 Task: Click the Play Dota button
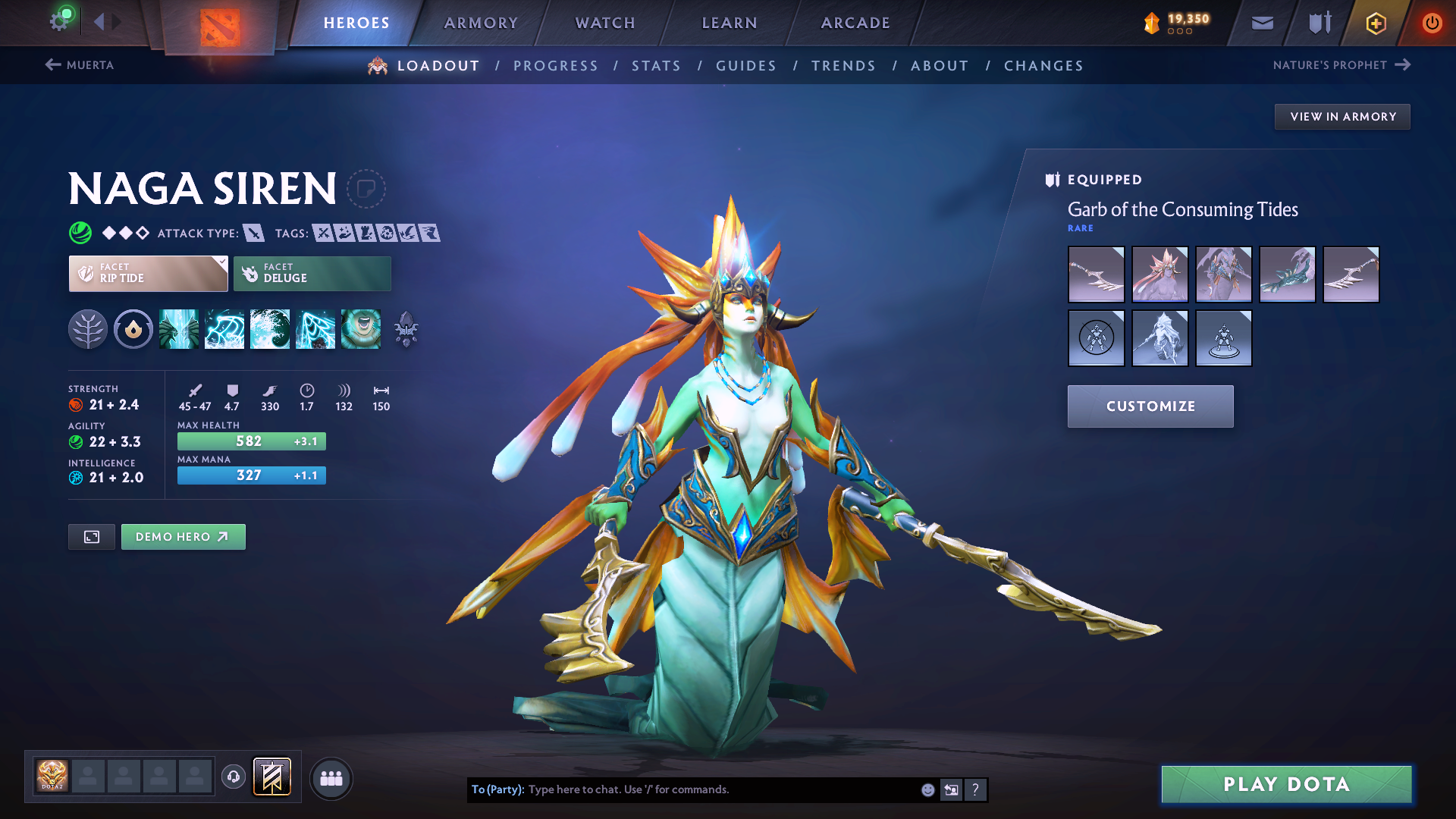(x=1286, y=784)
